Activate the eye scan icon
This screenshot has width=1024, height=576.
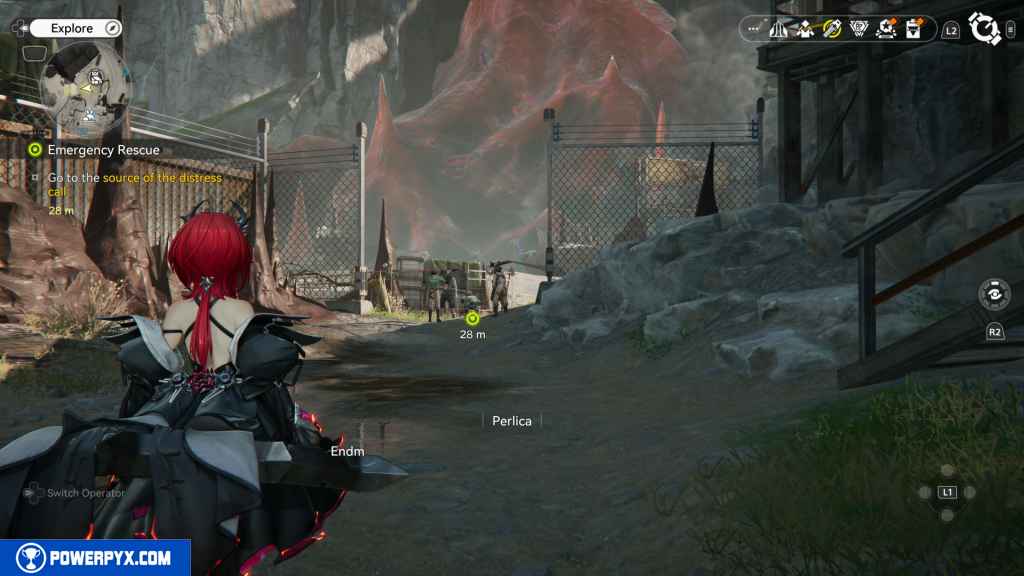coord(994,295)
